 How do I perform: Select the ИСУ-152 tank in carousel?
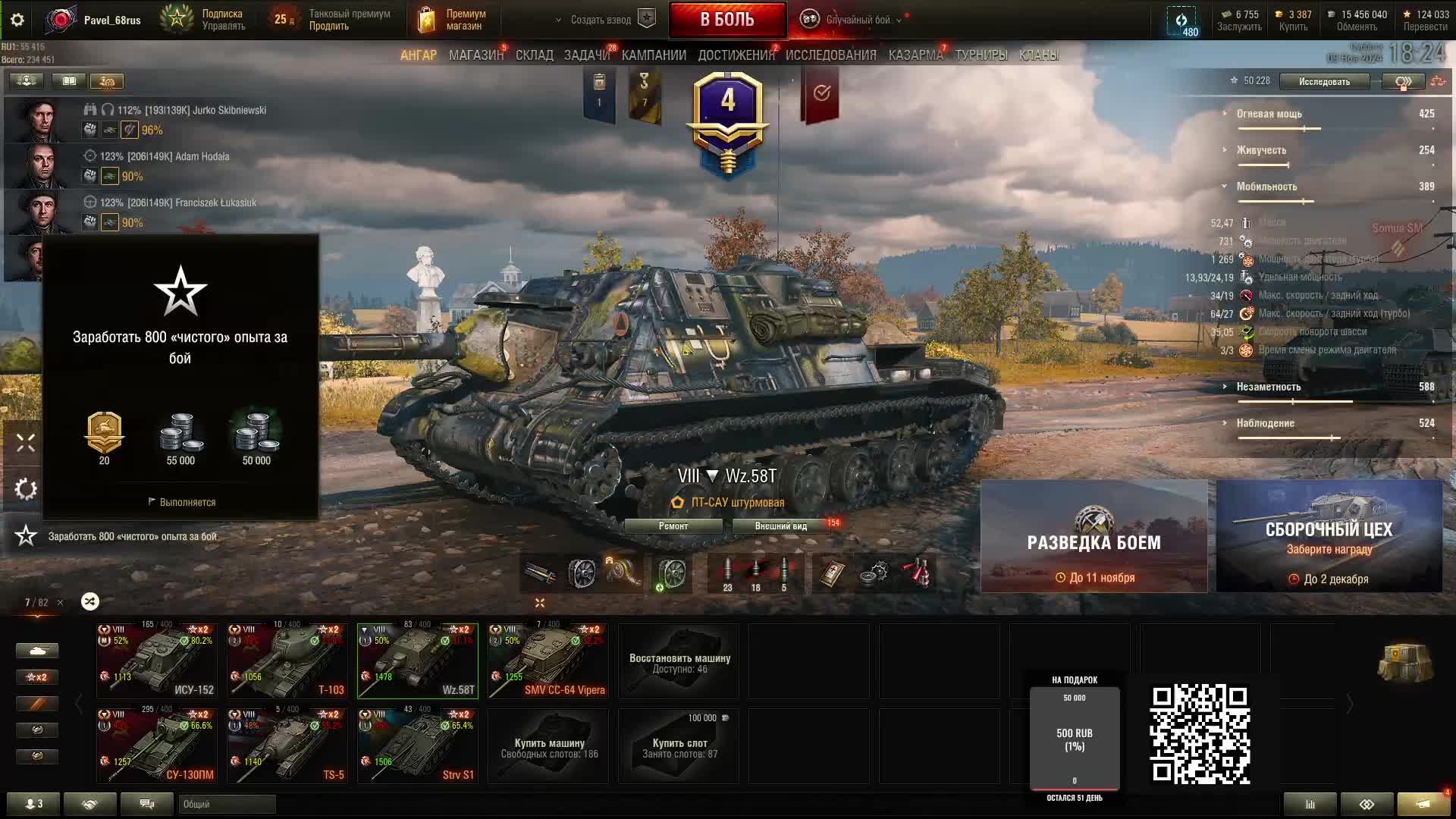157,660
